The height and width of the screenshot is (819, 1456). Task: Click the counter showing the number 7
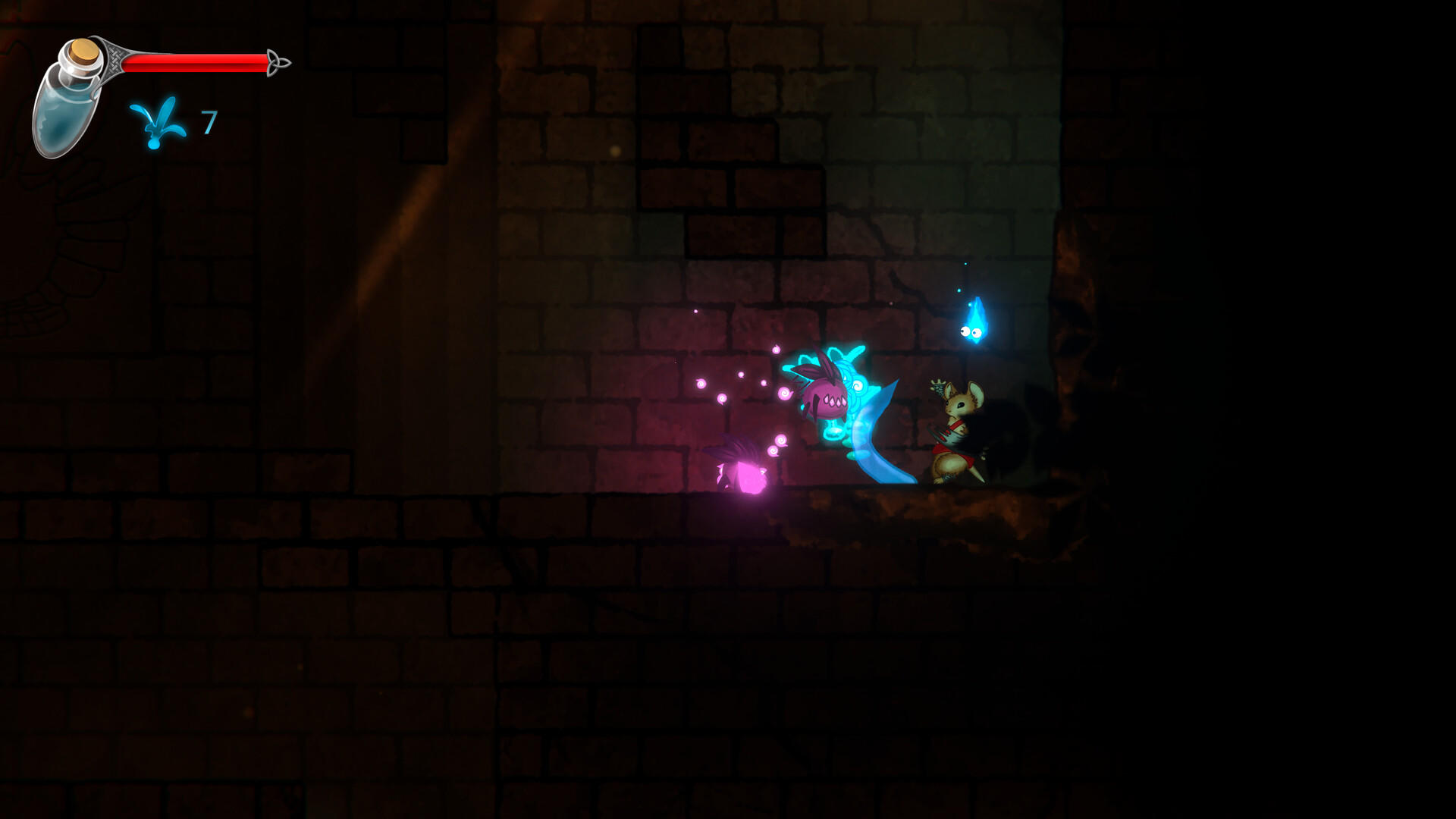coord(208,121)
